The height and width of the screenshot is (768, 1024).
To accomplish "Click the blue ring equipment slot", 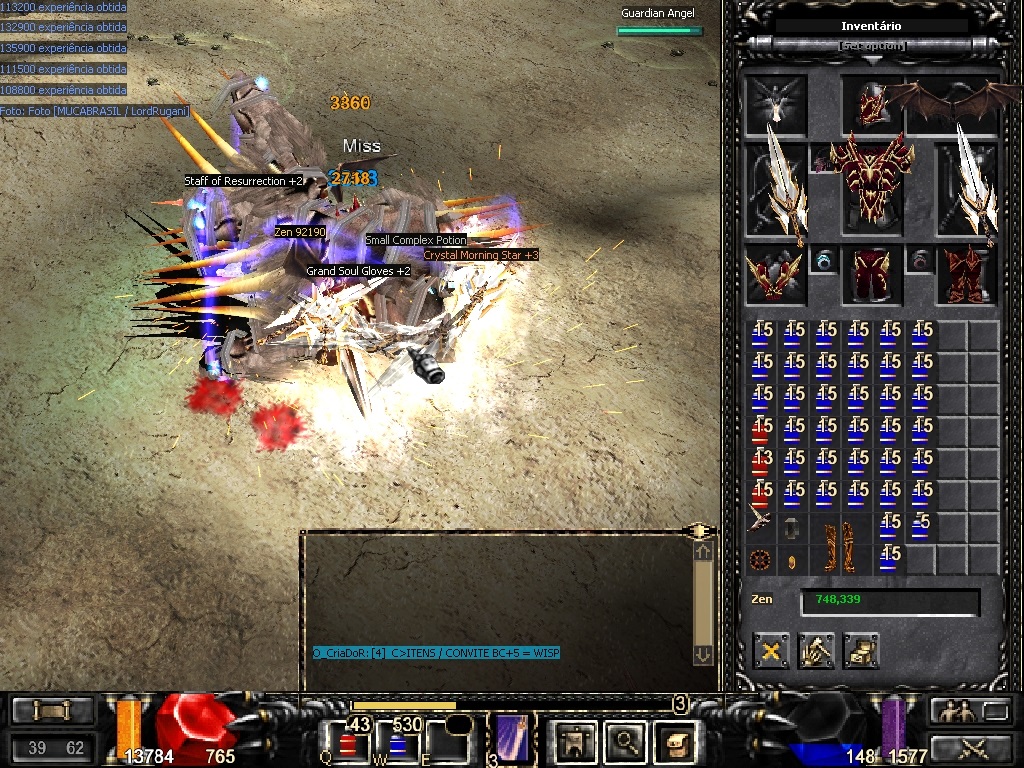I will click(x=824, y=261).
